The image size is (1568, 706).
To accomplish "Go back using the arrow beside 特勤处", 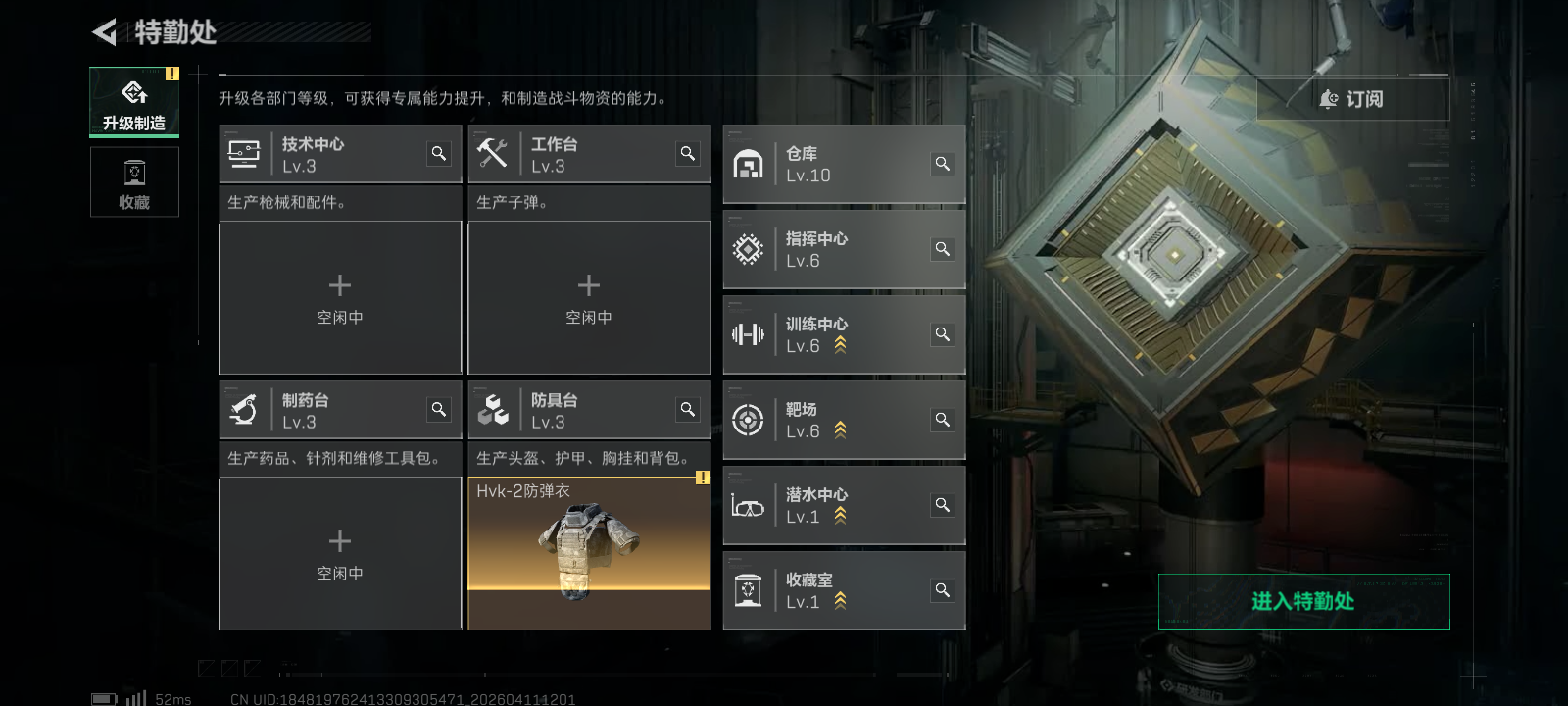I will 104,32.
